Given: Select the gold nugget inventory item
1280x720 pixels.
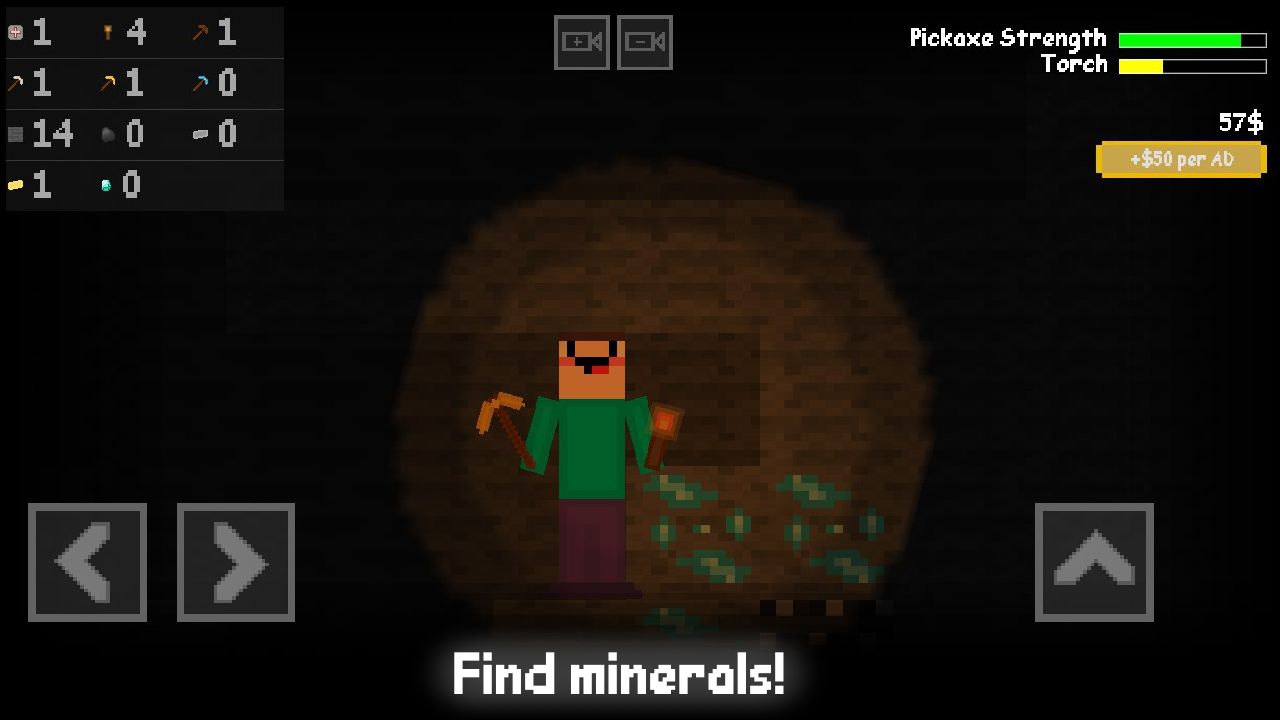Looking at the screenshot, I should 15,184.
